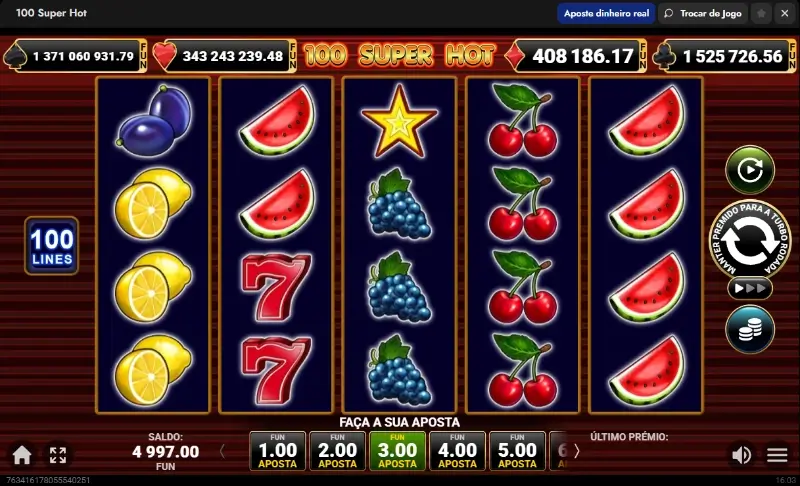Choose the 5.00 Aposta bet
Viewport: 800px width, 486px height.
(x=517, y=452)
